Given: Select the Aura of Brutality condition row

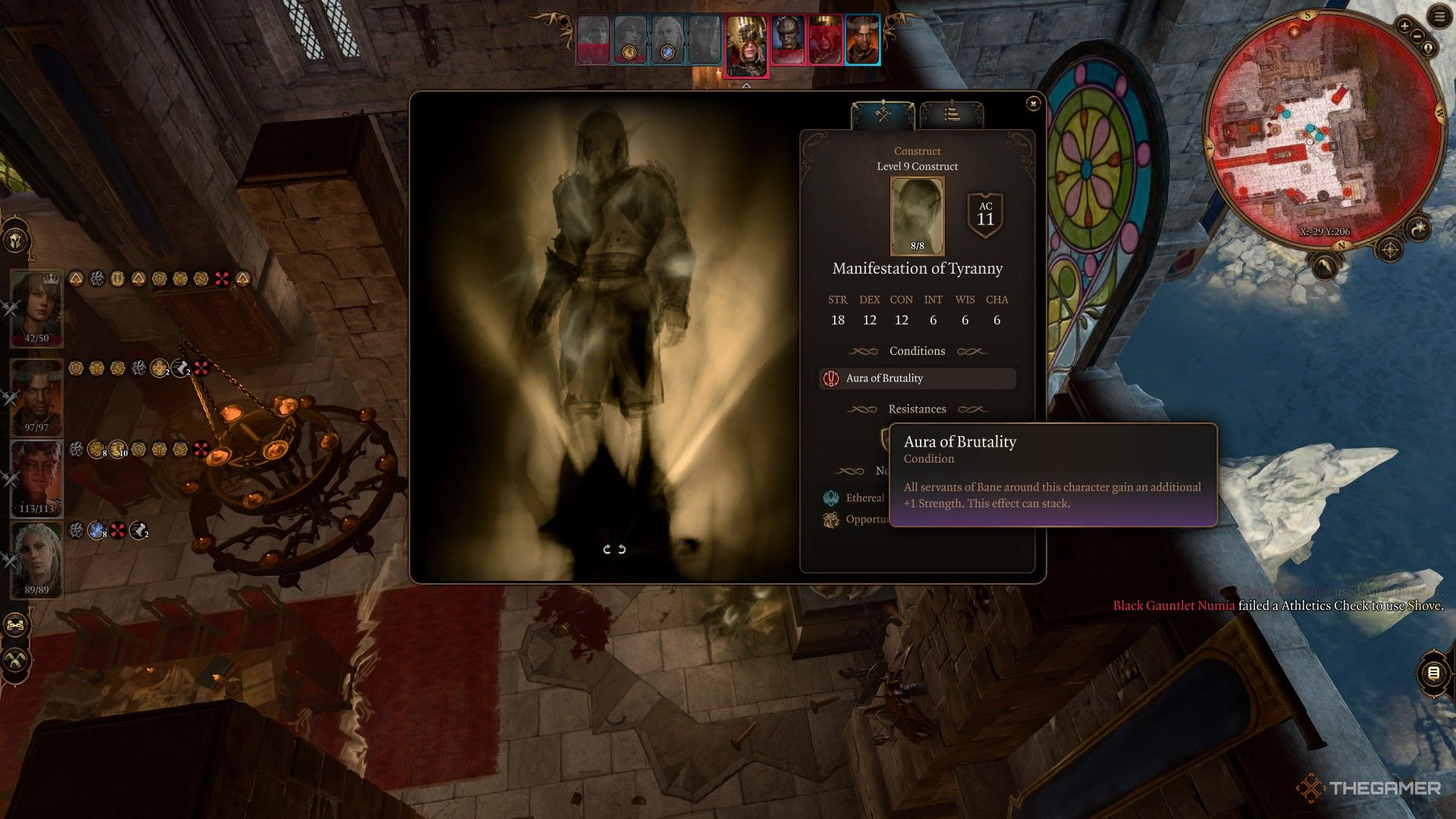Looking at the screenshot, I should 917,378.
